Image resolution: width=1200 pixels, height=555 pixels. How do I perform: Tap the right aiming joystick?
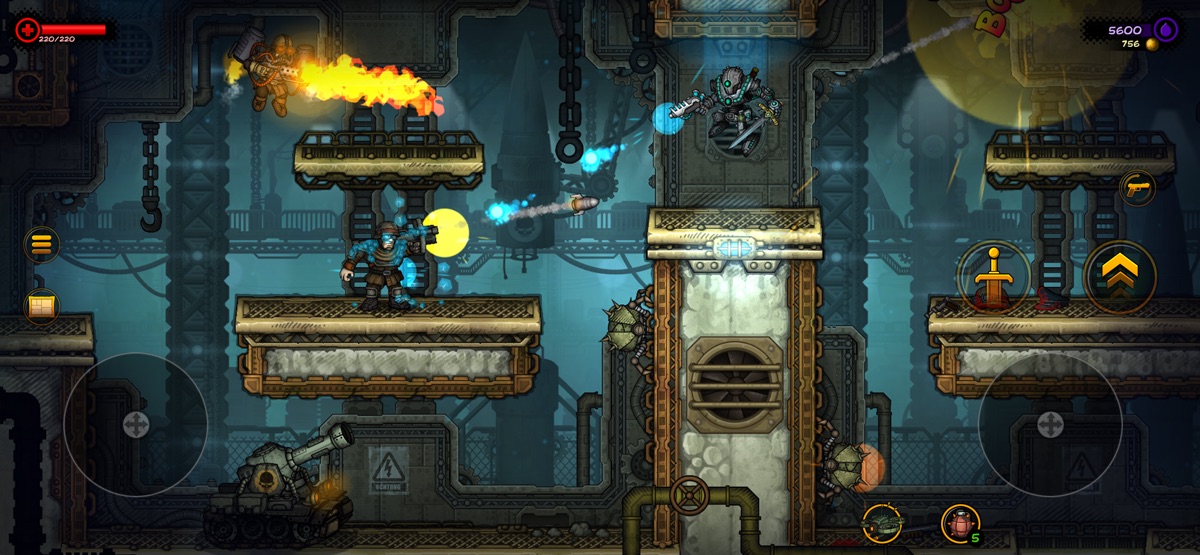coord(1050,424)
